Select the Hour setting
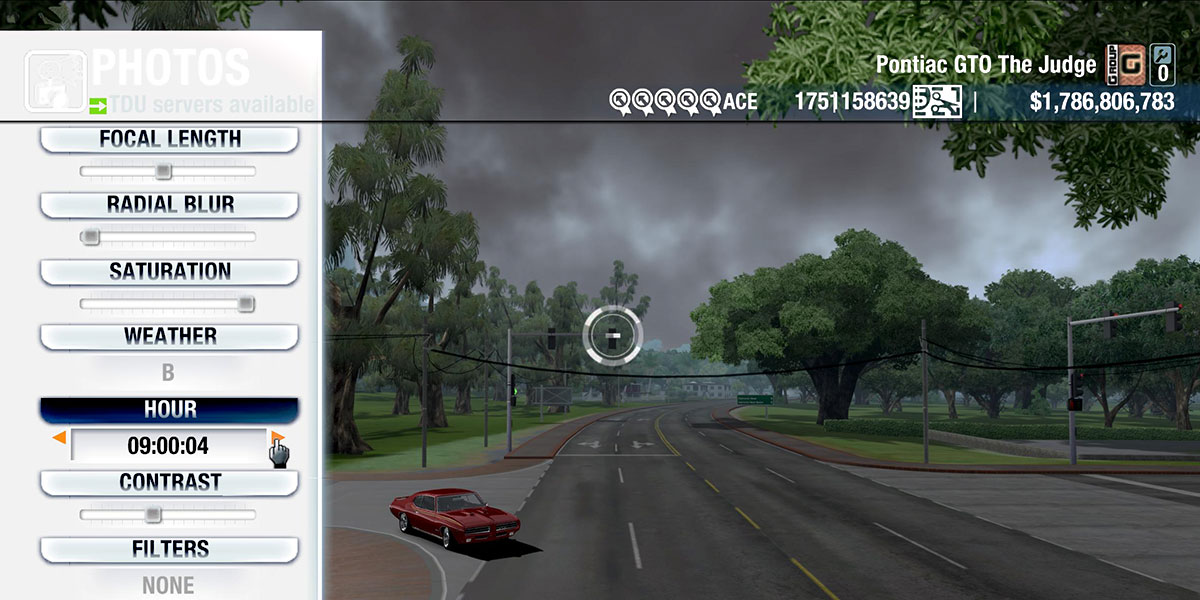The width and height of the screenshot is (1200, 600). [x=169, y=410]
